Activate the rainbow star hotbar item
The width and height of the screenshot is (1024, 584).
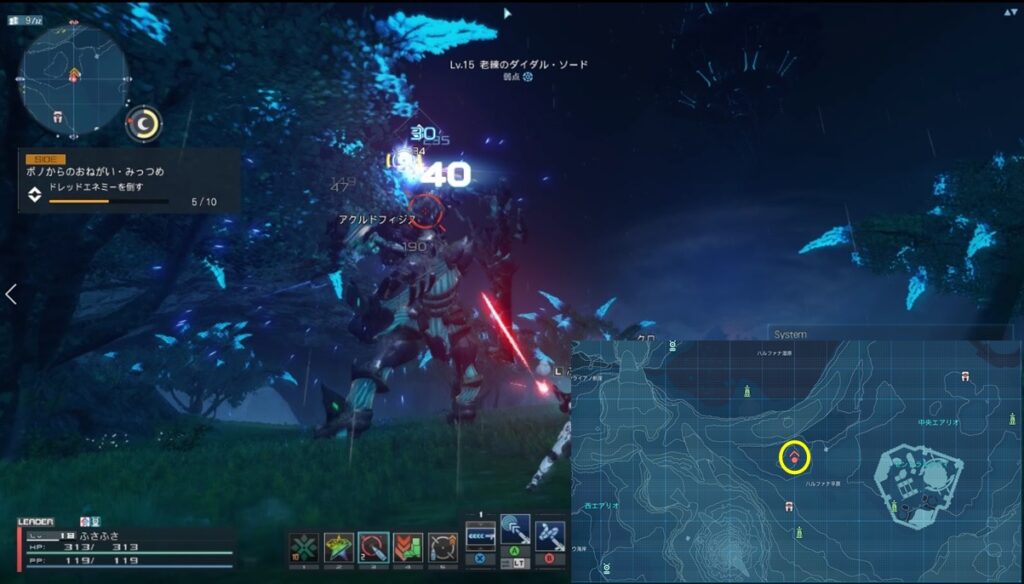pyautogui.click(x=338, y=547)
